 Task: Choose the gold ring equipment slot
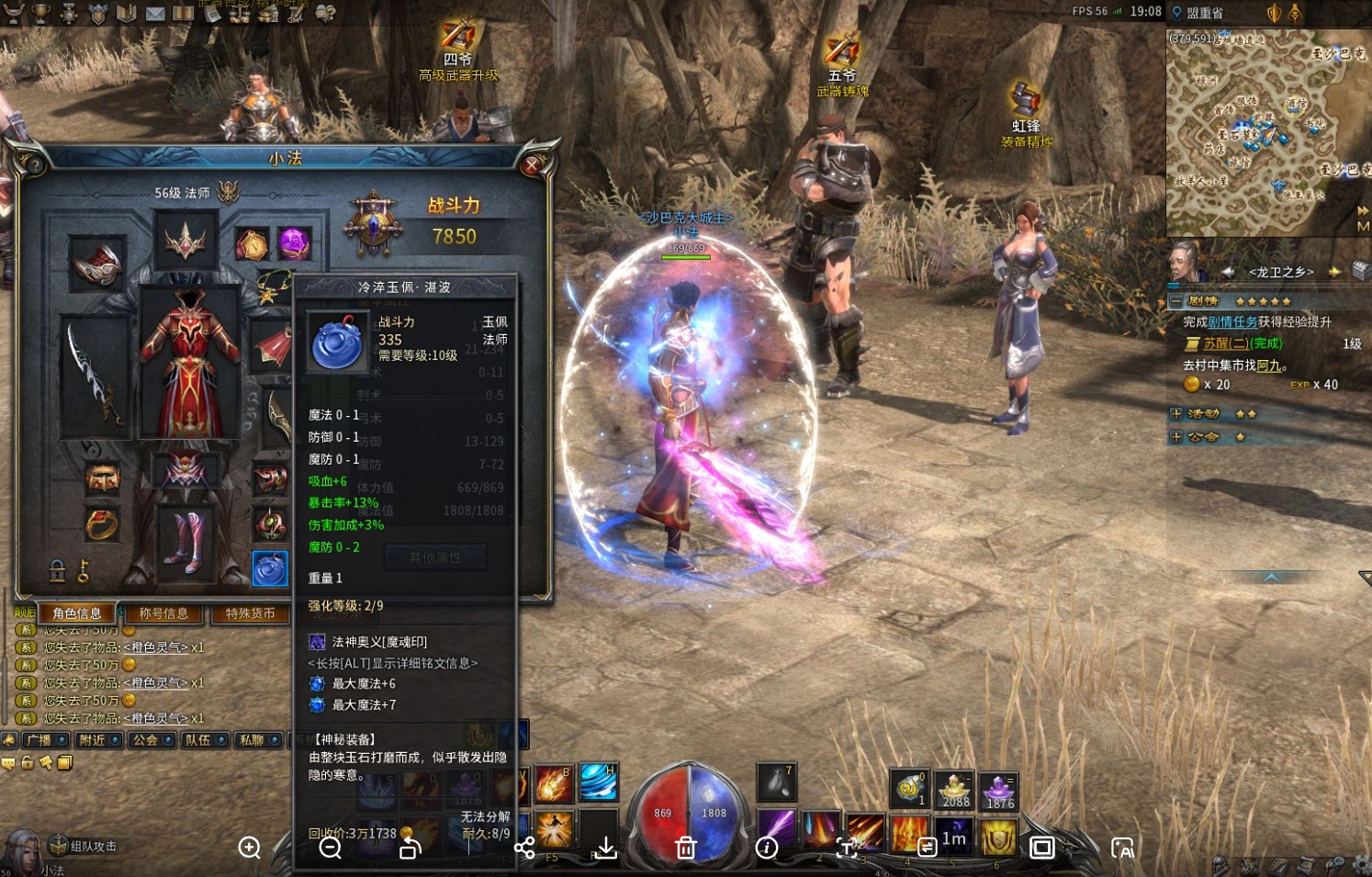point(102,524)
